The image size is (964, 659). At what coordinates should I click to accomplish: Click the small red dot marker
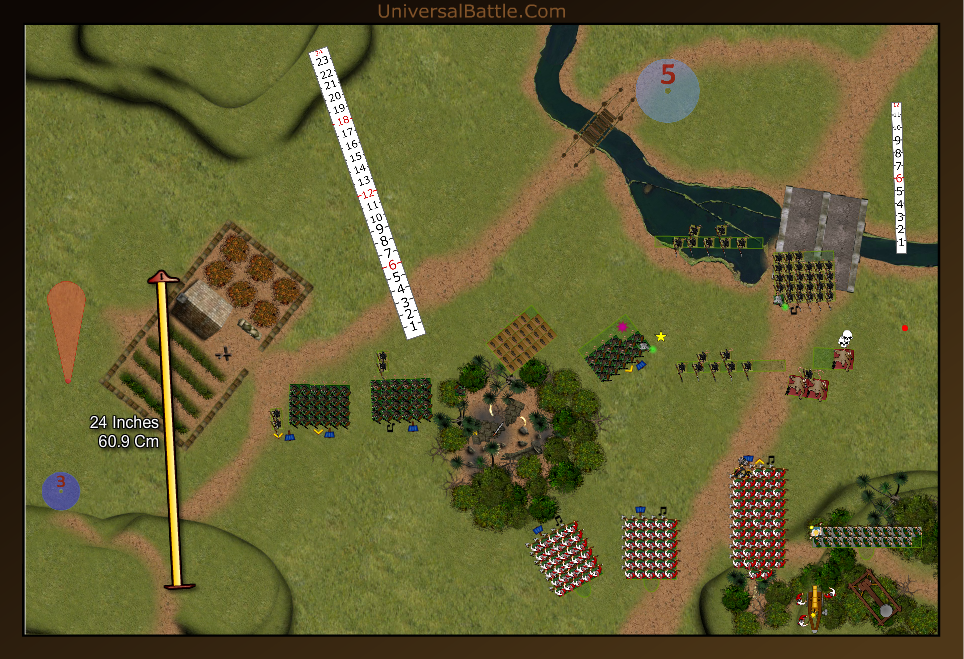click(x=904, y=328)
